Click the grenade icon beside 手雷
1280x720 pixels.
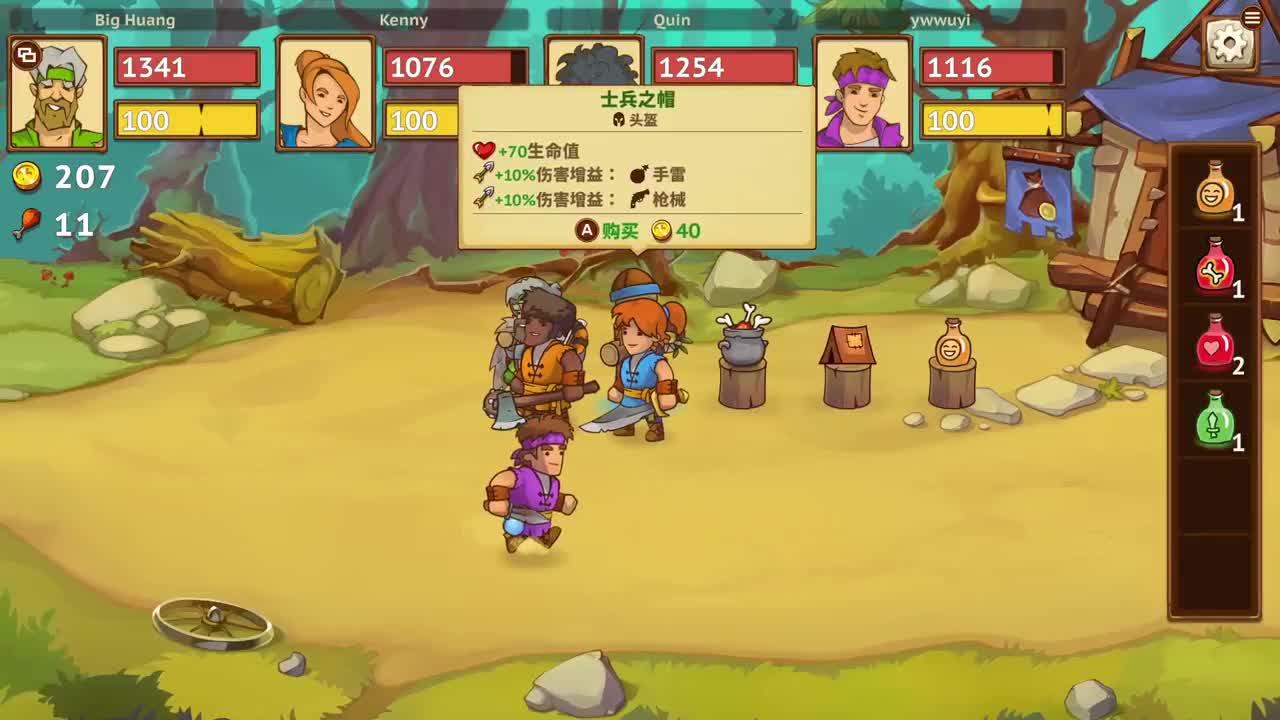[637, 174]
